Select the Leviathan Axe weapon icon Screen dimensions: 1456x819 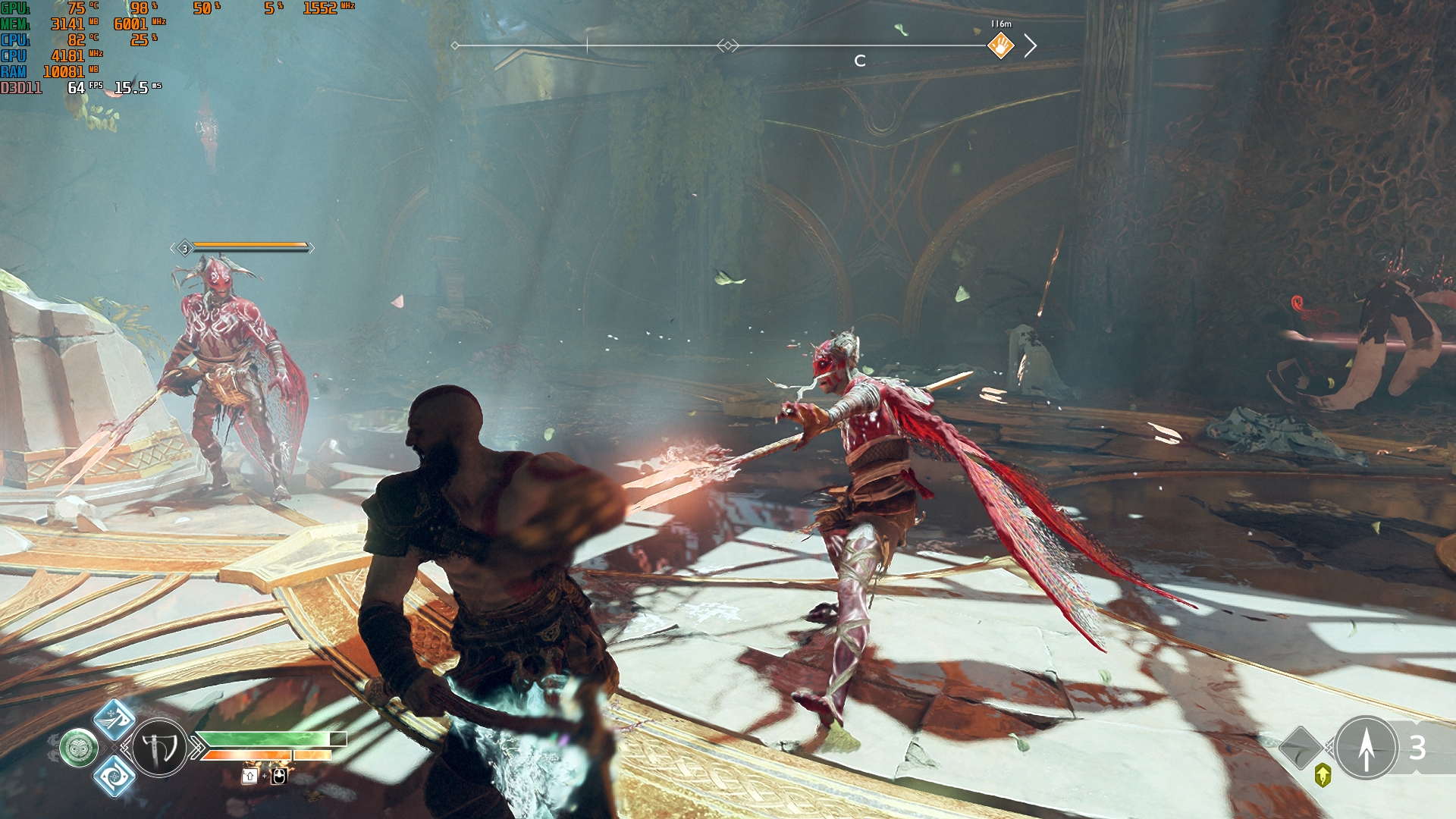(x=159, y=748)
